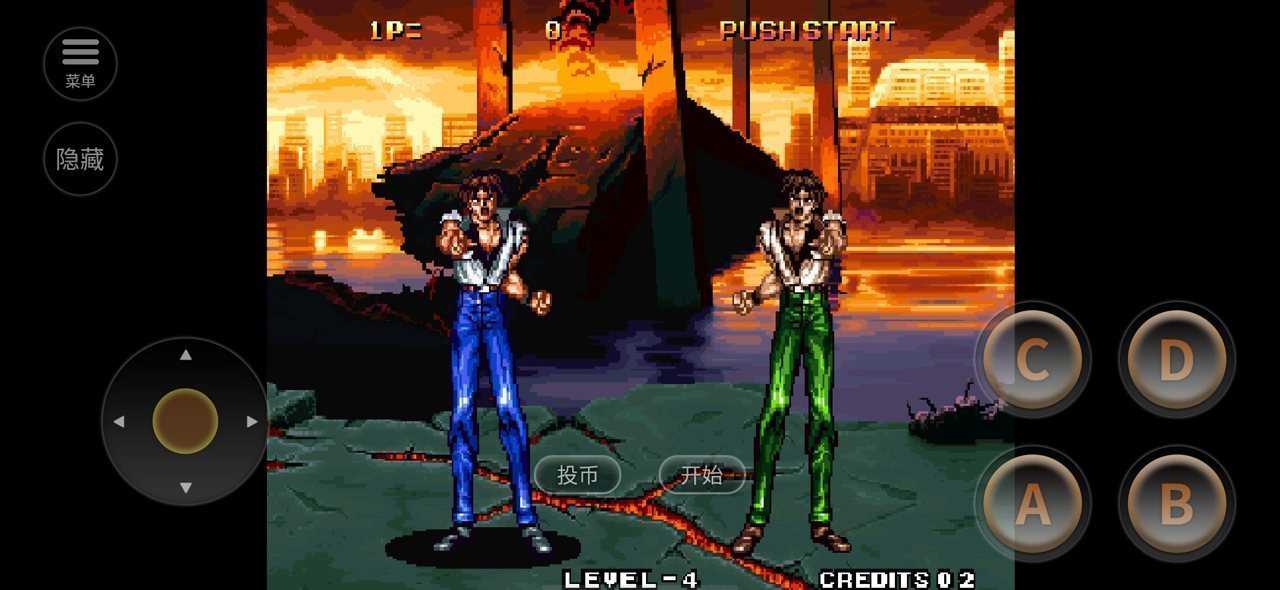Activate the C attack button
Viewport: 1280px width, 590px height.
tap(1032, 359)
